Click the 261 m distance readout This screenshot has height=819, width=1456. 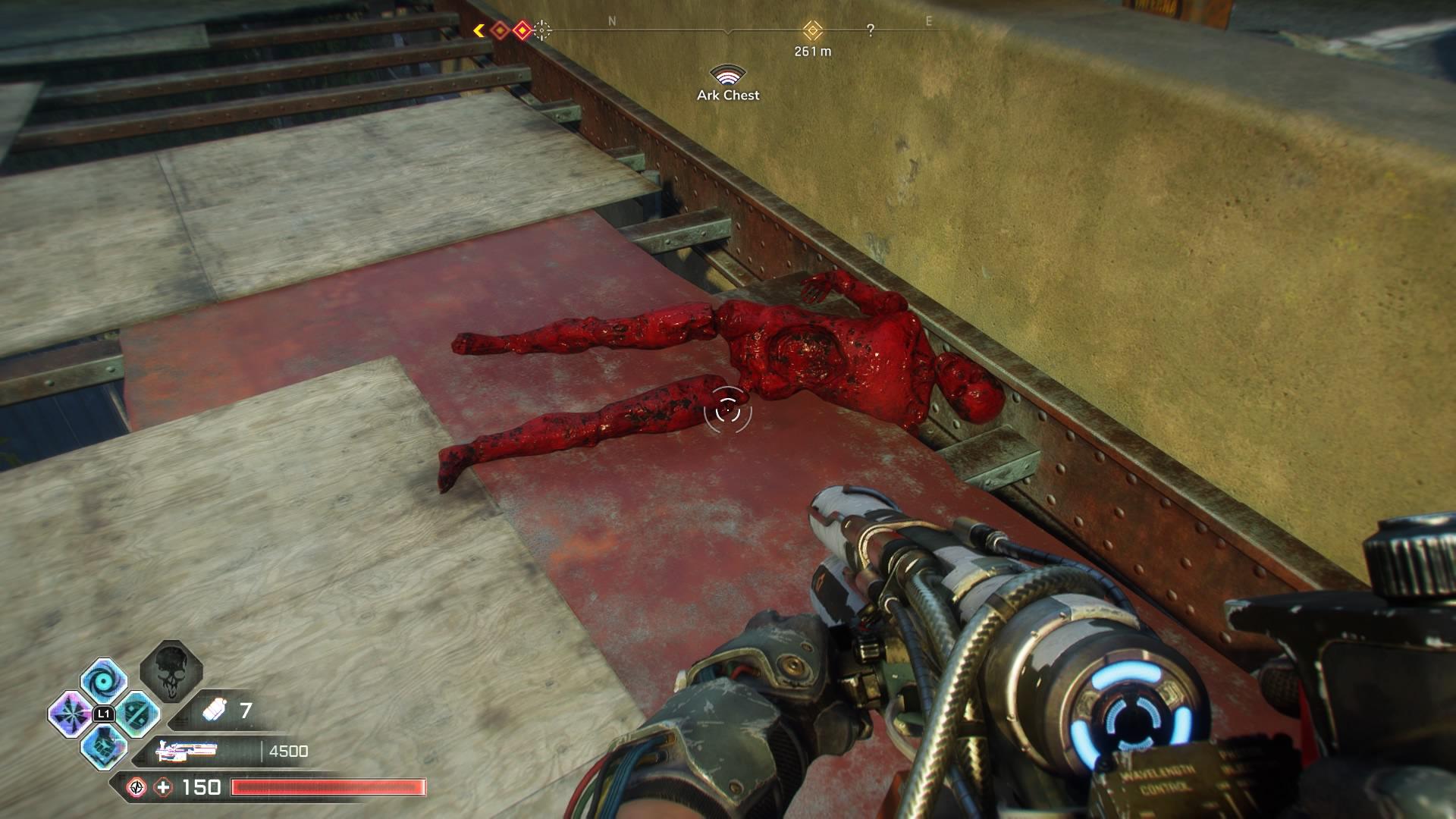[813, 50]
